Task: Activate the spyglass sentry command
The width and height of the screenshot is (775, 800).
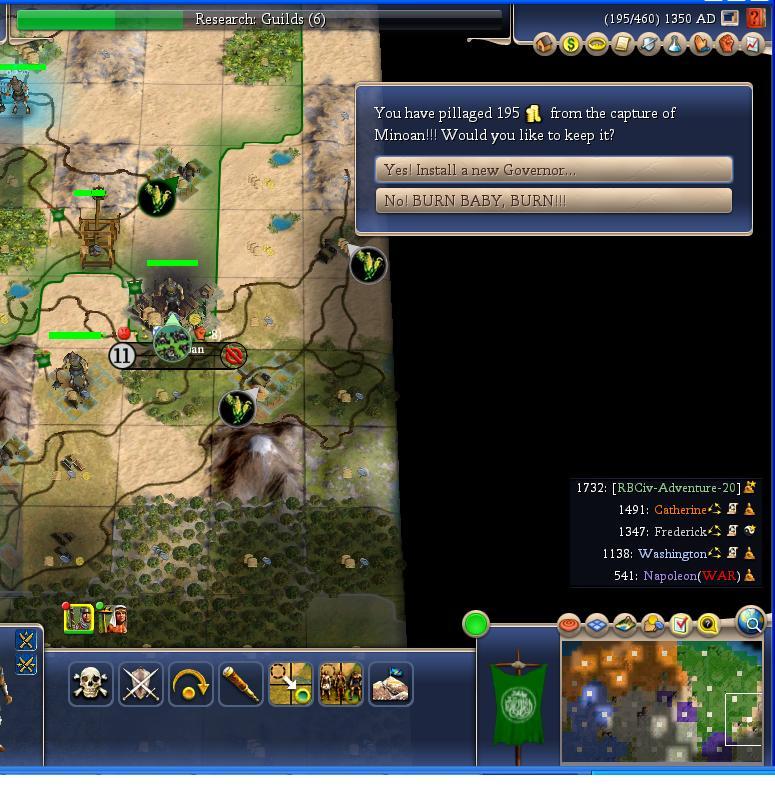Action: [240, 684]
